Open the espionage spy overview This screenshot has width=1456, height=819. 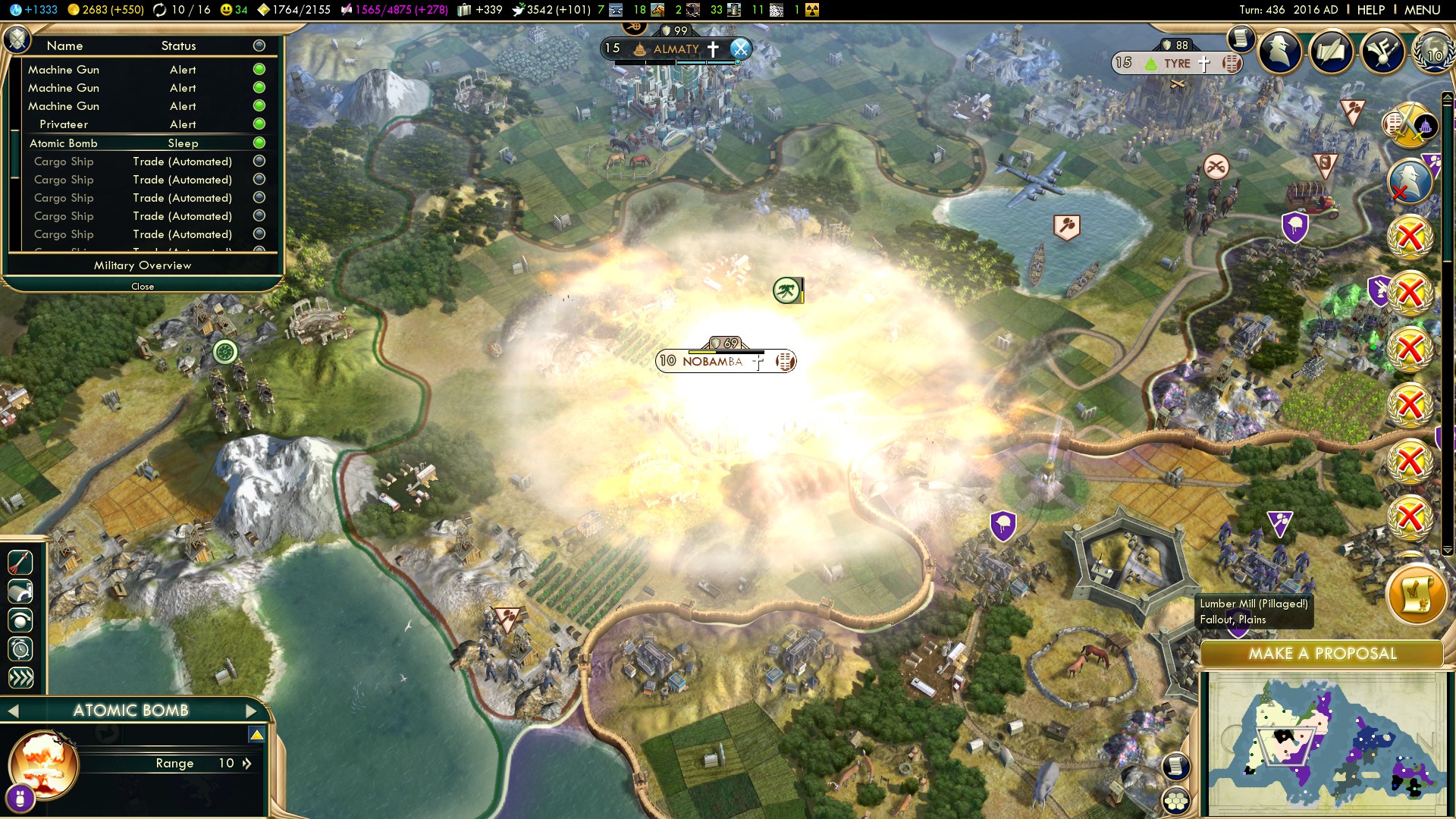tap(1280, 52)
